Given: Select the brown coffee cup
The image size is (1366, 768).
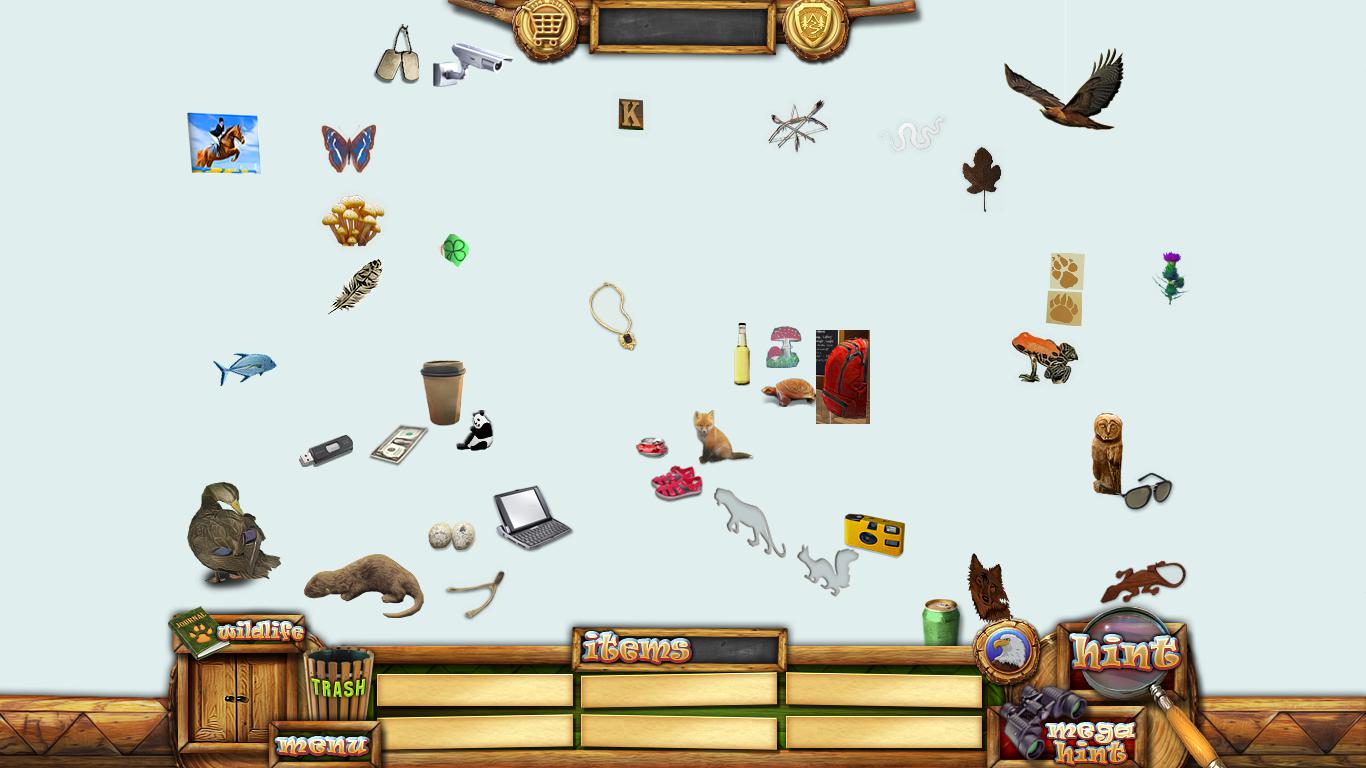Looking at the screenshot, I should 443,392.
